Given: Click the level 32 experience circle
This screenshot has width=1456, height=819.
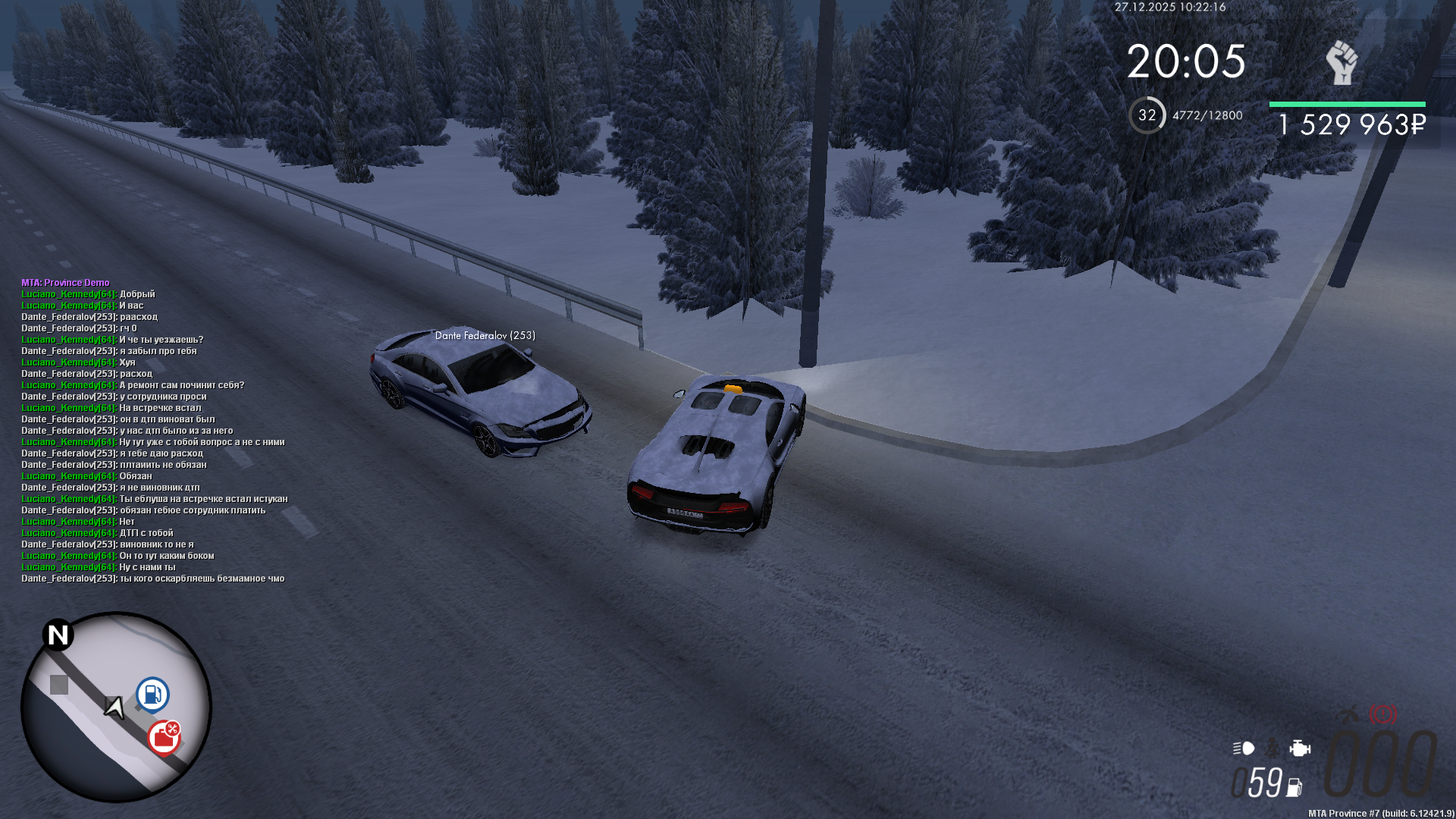Looking at the screenshot, I should pos(1147,115).
